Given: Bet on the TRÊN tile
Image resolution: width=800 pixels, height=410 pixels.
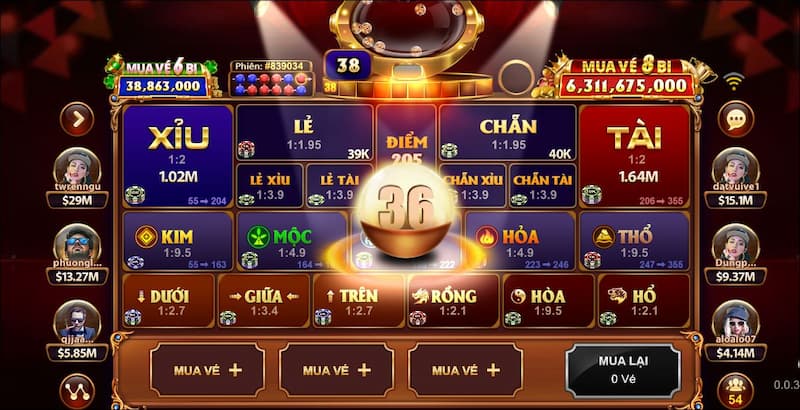Looking at the screenshot, I should (x=357, y=301).
